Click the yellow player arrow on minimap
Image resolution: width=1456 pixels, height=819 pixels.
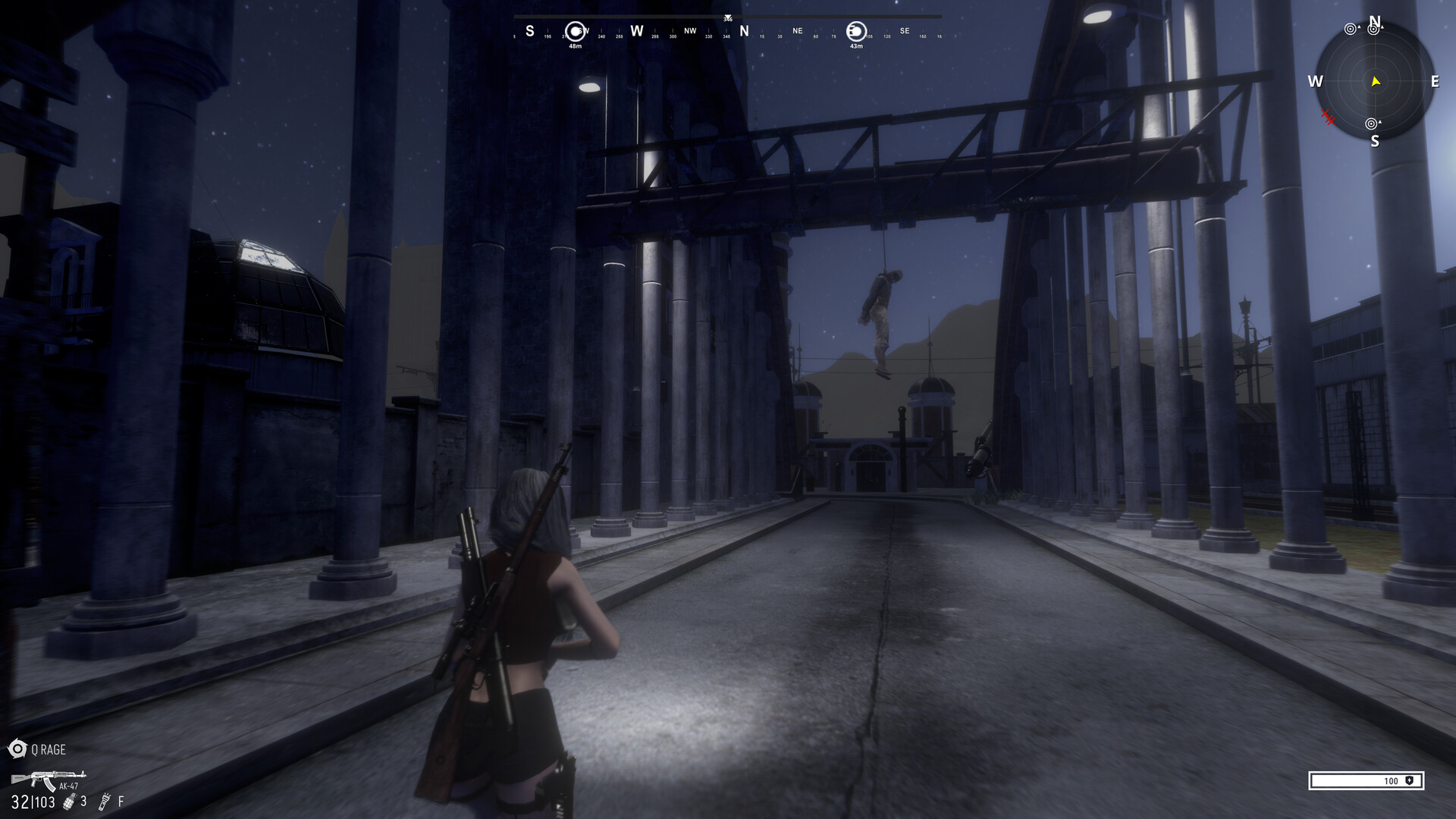point(1376,82)
